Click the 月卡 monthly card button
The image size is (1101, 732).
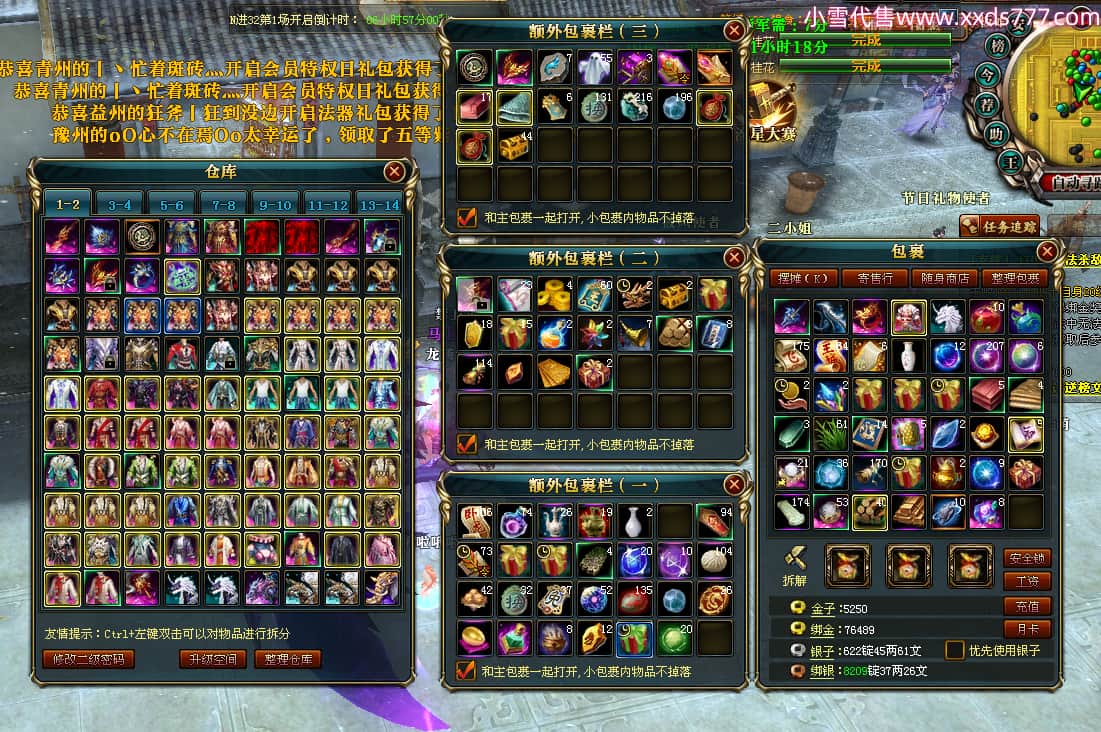click(1027, 629)
